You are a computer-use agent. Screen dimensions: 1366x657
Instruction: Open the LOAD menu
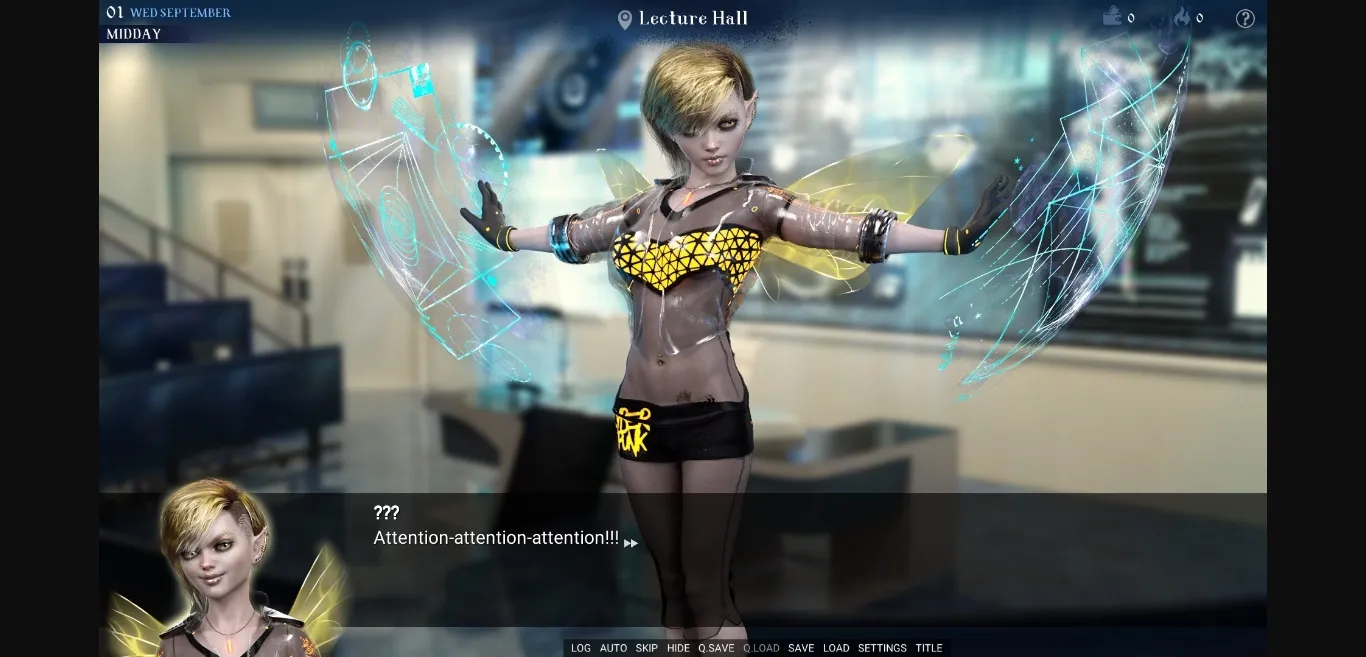click(x=836, y=648)
